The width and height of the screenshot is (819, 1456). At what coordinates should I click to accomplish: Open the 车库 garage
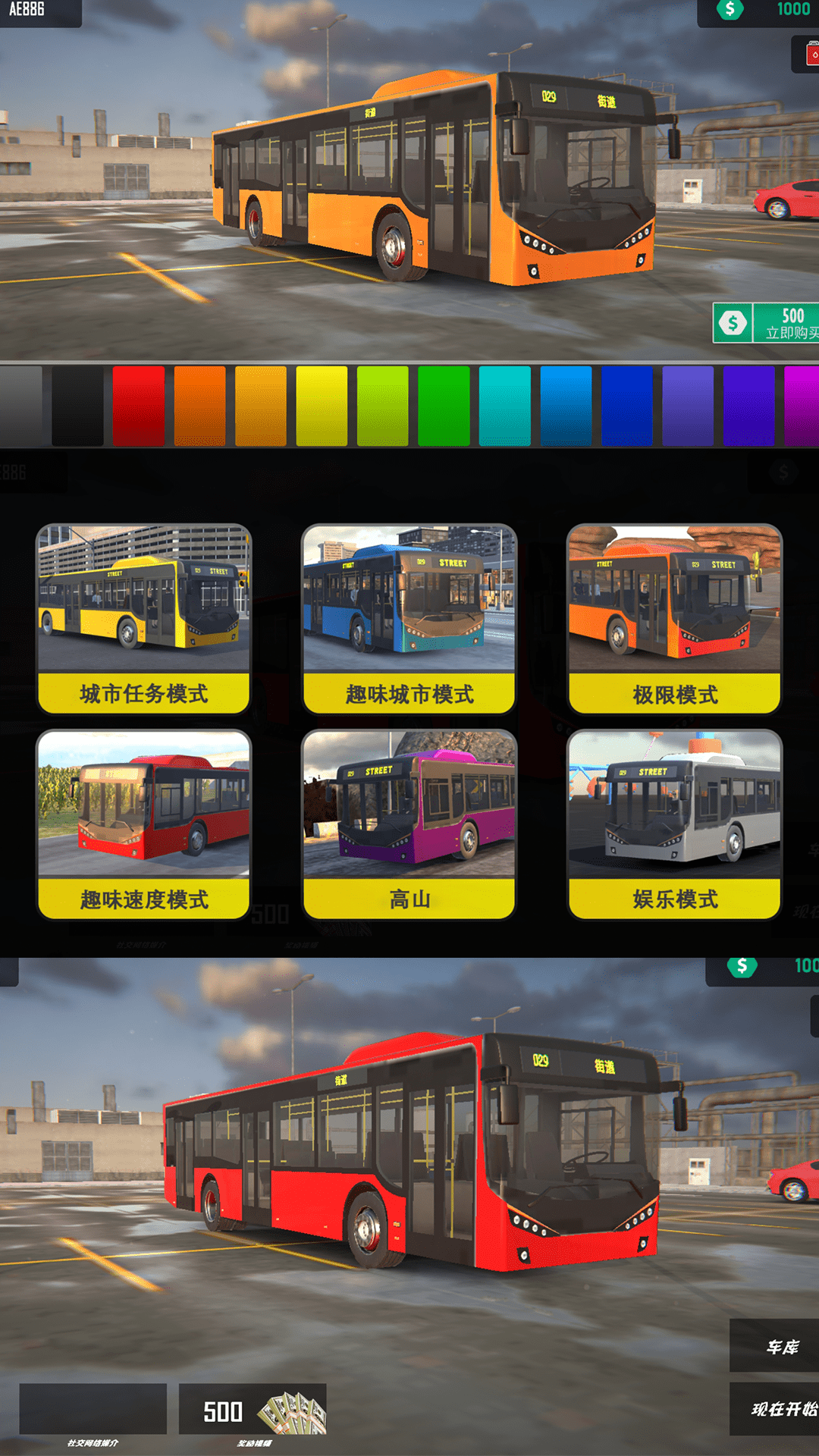775,1346
